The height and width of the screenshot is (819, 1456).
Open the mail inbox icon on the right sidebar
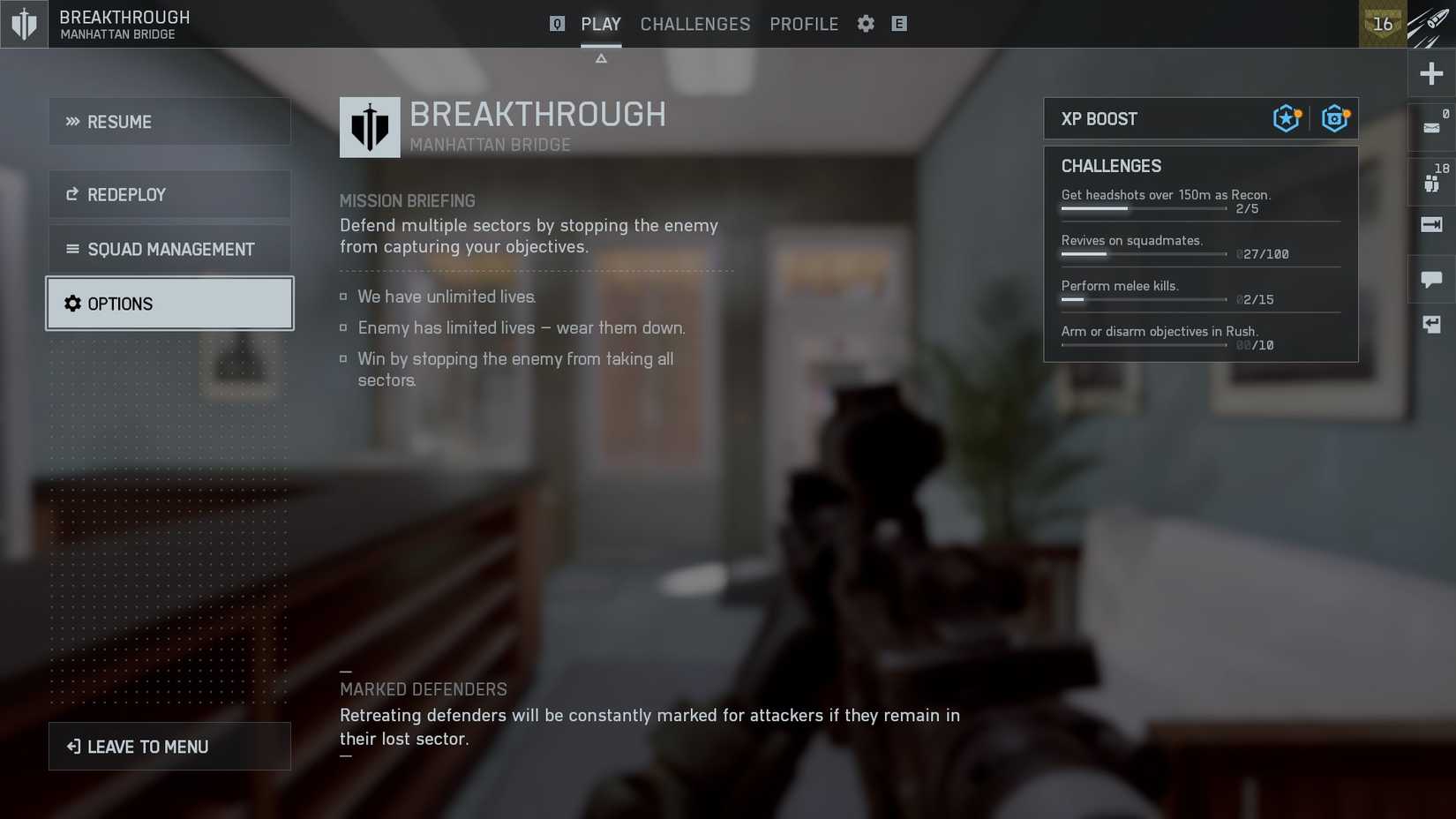pos(1430,128)
